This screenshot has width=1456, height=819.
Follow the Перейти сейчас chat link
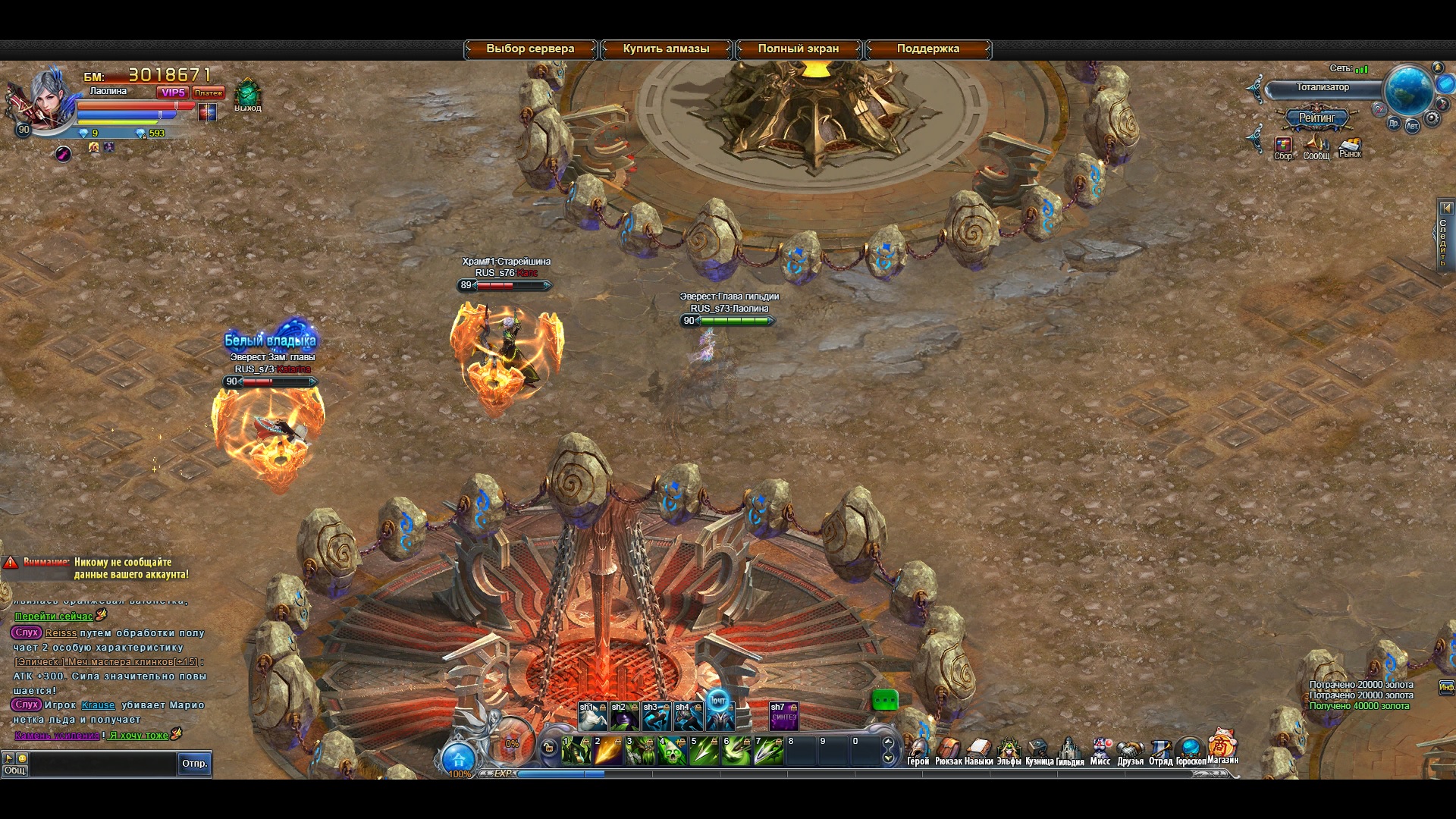coord(54,617)
